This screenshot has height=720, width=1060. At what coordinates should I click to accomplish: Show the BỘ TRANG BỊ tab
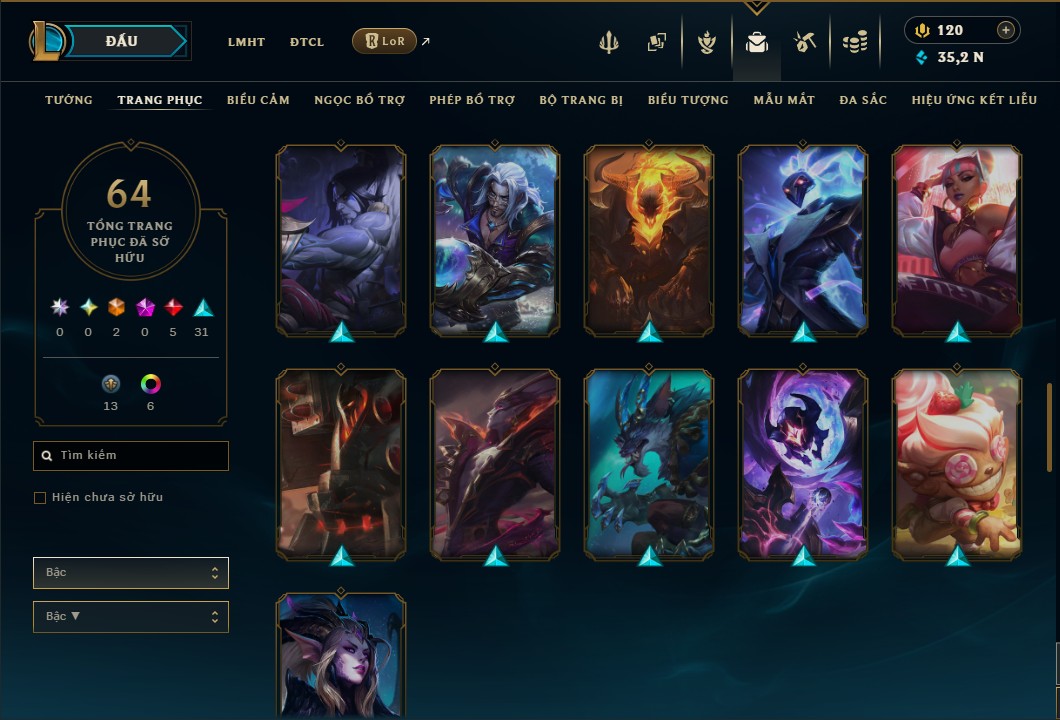click(581, 100)
